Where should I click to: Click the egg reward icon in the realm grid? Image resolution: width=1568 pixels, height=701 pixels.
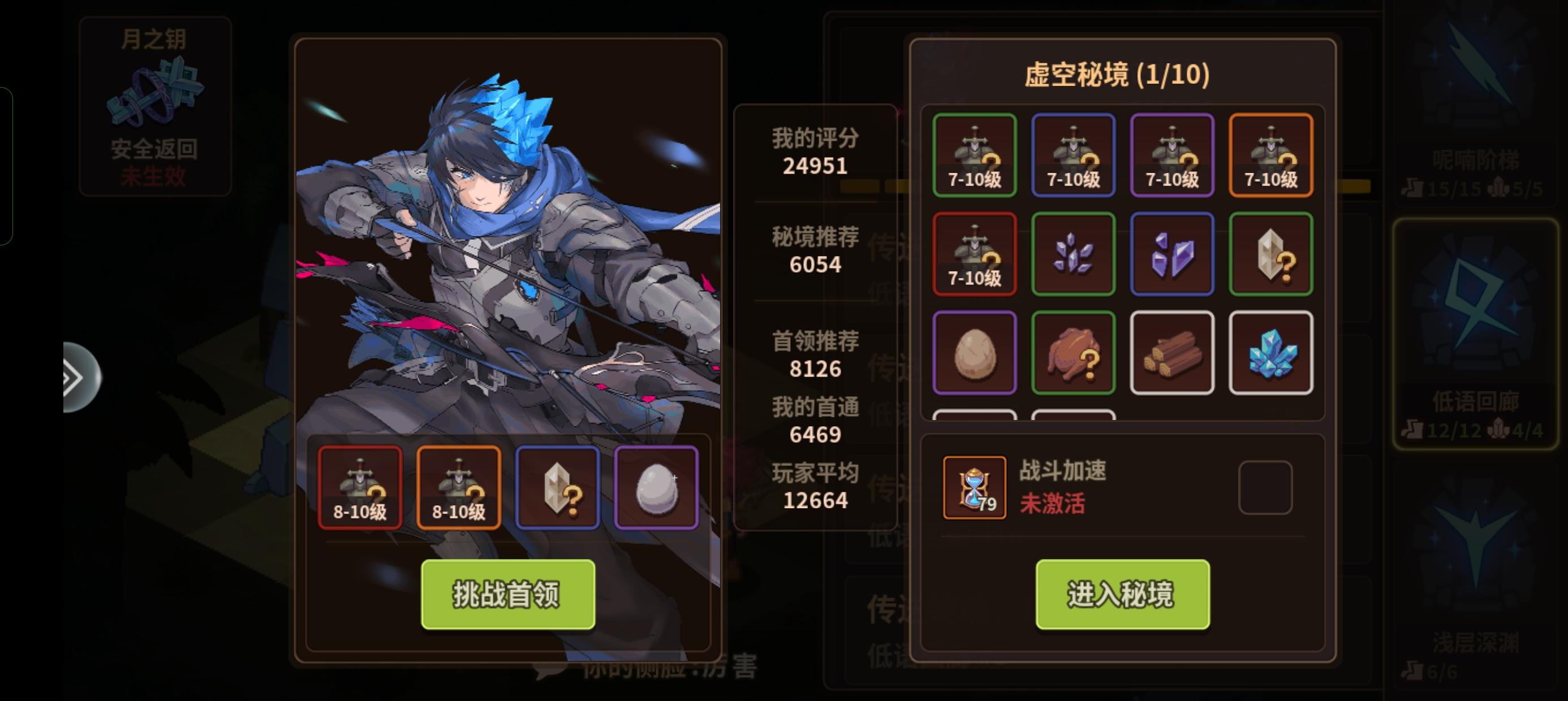pos(975,353)
